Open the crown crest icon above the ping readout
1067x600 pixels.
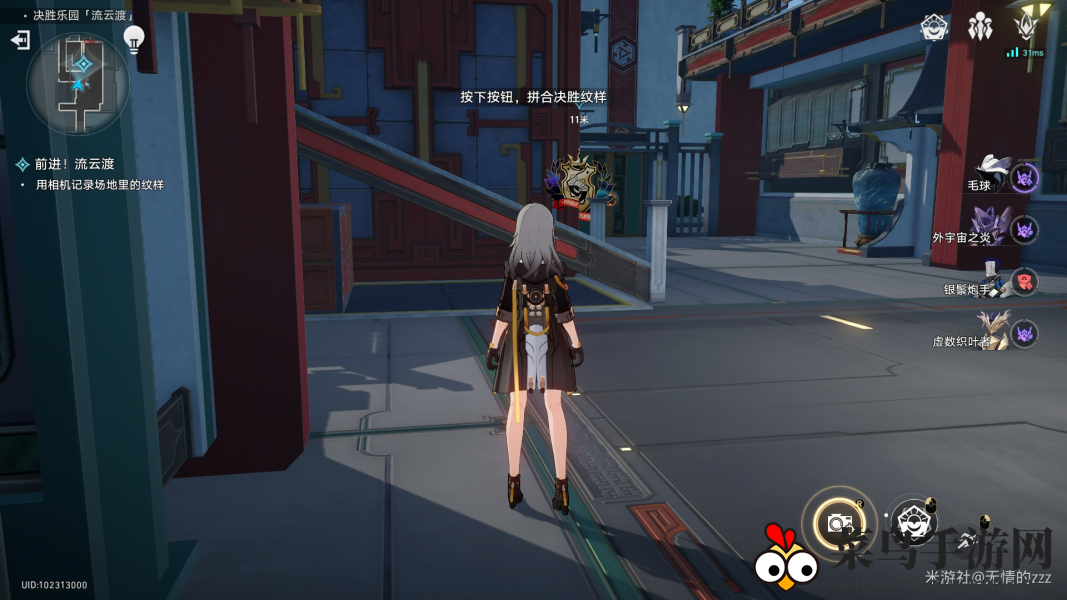coord(1026,25)
